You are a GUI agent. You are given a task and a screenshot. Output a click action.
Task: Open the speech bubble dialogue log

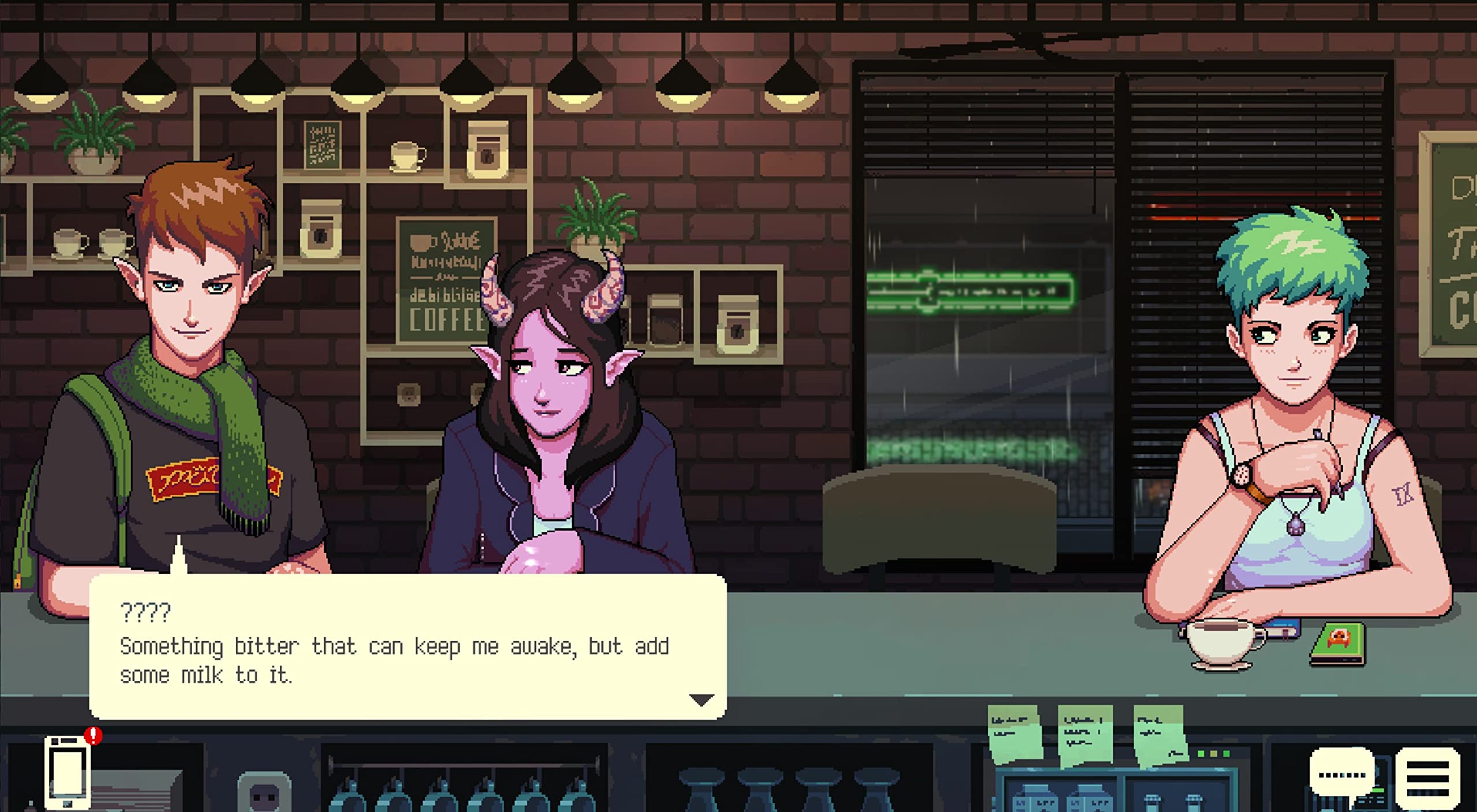[1341, 774]
